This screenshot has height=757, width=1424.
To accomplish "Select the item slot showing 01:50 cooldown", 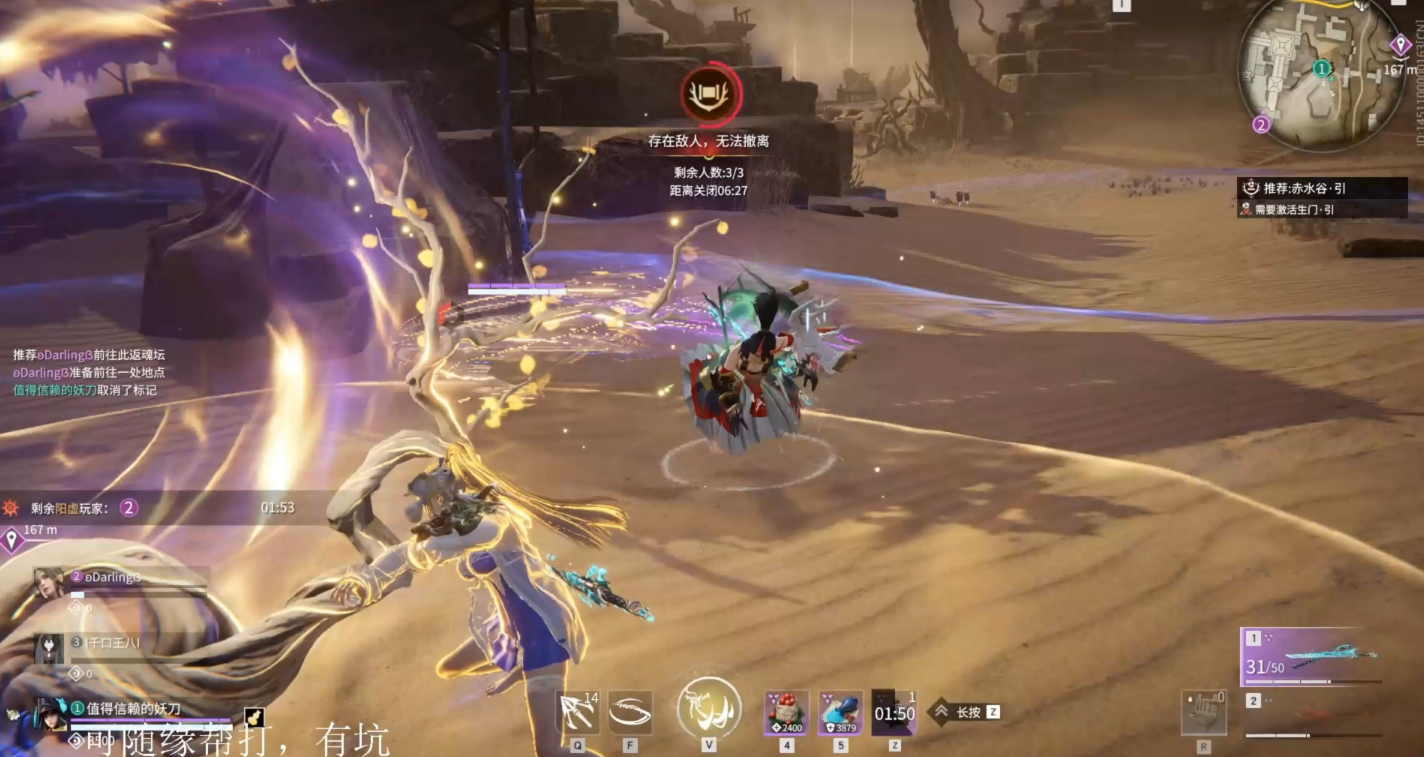I will point(894,713).
